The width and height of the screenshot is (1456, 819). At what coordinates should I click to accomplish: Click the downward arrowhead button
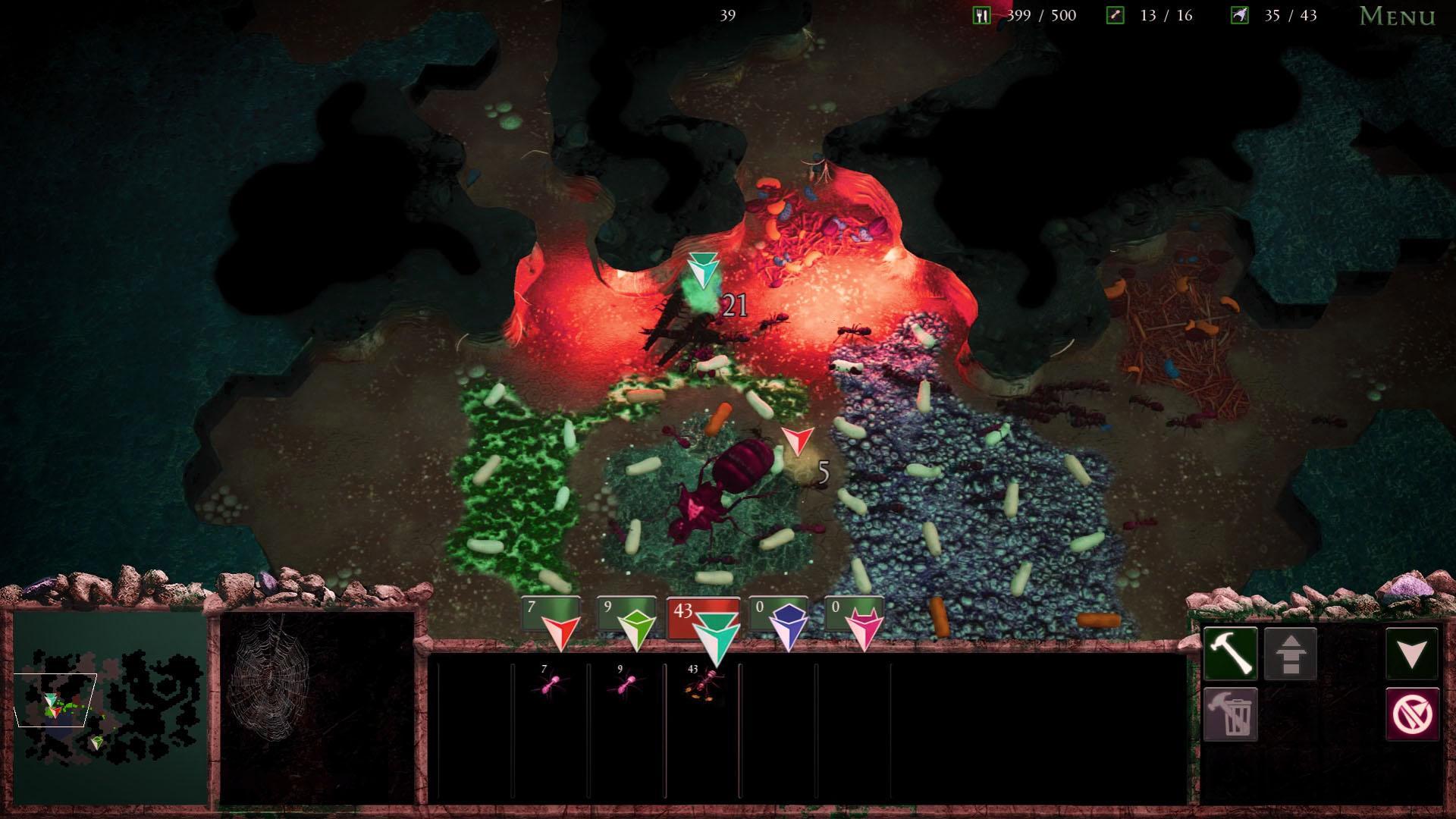1412,654
